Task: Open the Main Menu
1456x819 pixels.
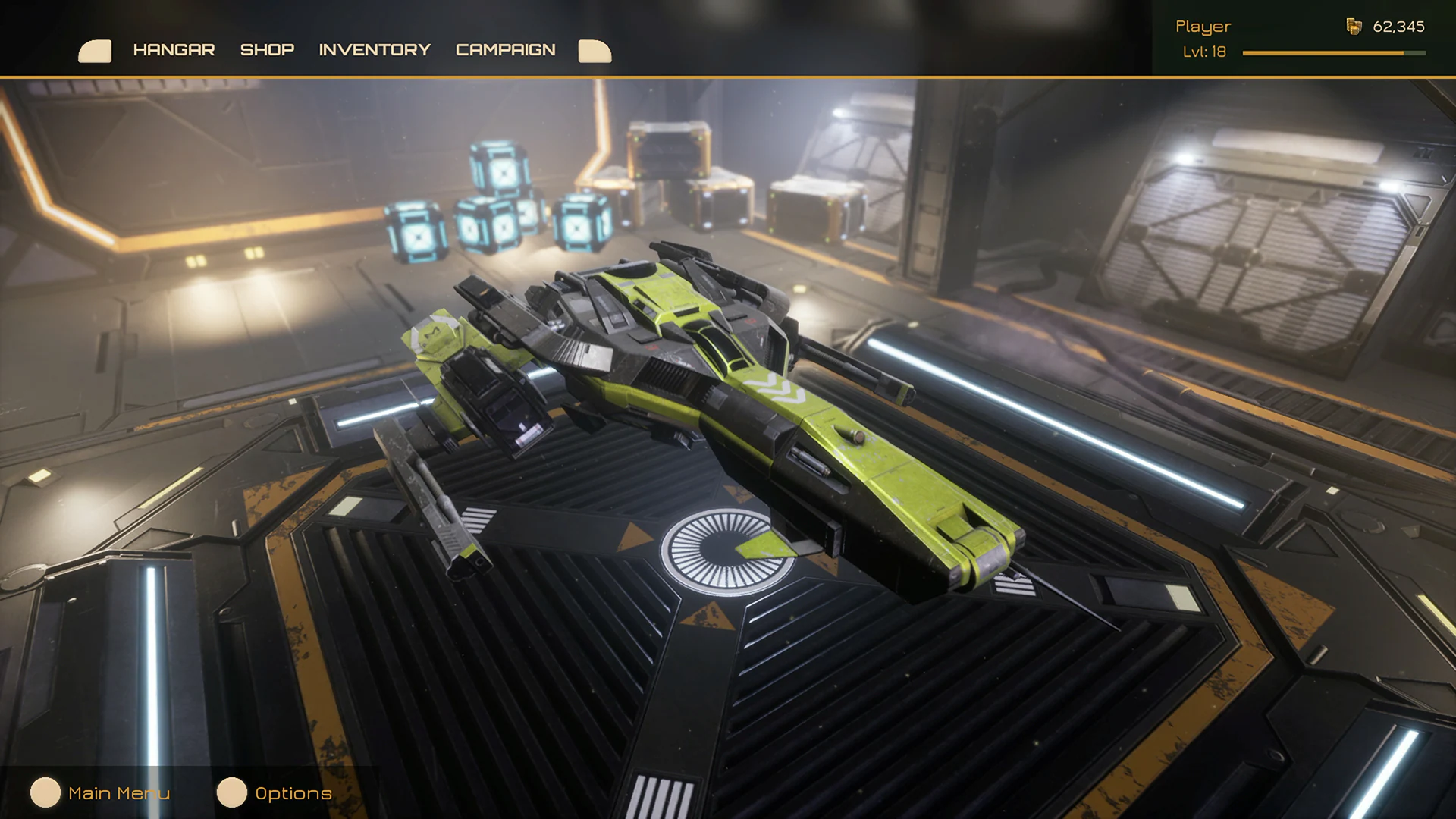Action: [118, 793]
